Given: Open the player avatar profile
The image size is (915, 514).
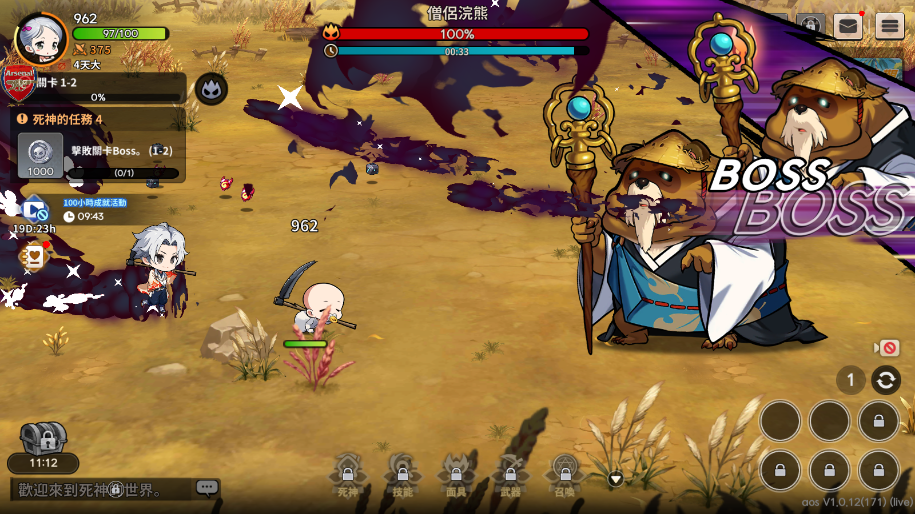Looking at the screenshot, I should [x=41, y=38].
